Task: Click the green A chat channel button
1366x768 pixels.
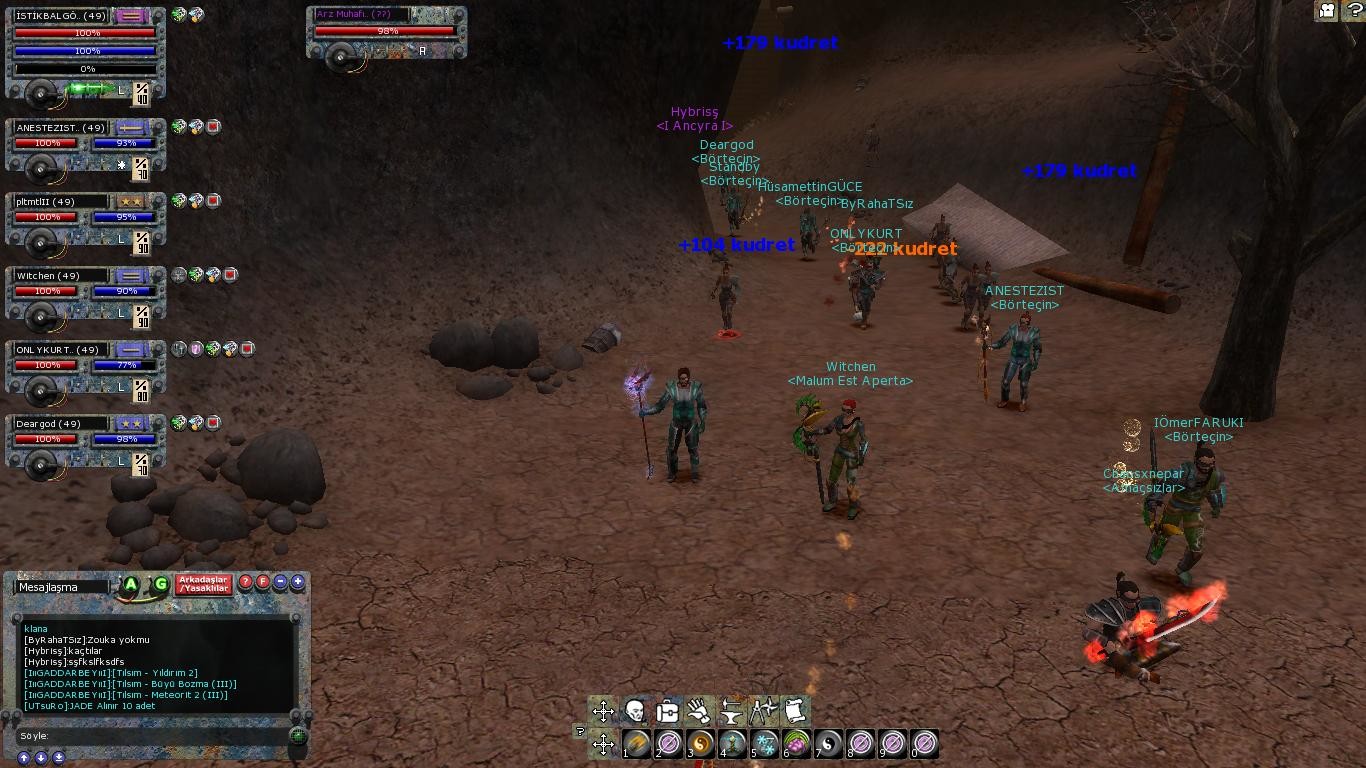Action: [x=131, y=585]
